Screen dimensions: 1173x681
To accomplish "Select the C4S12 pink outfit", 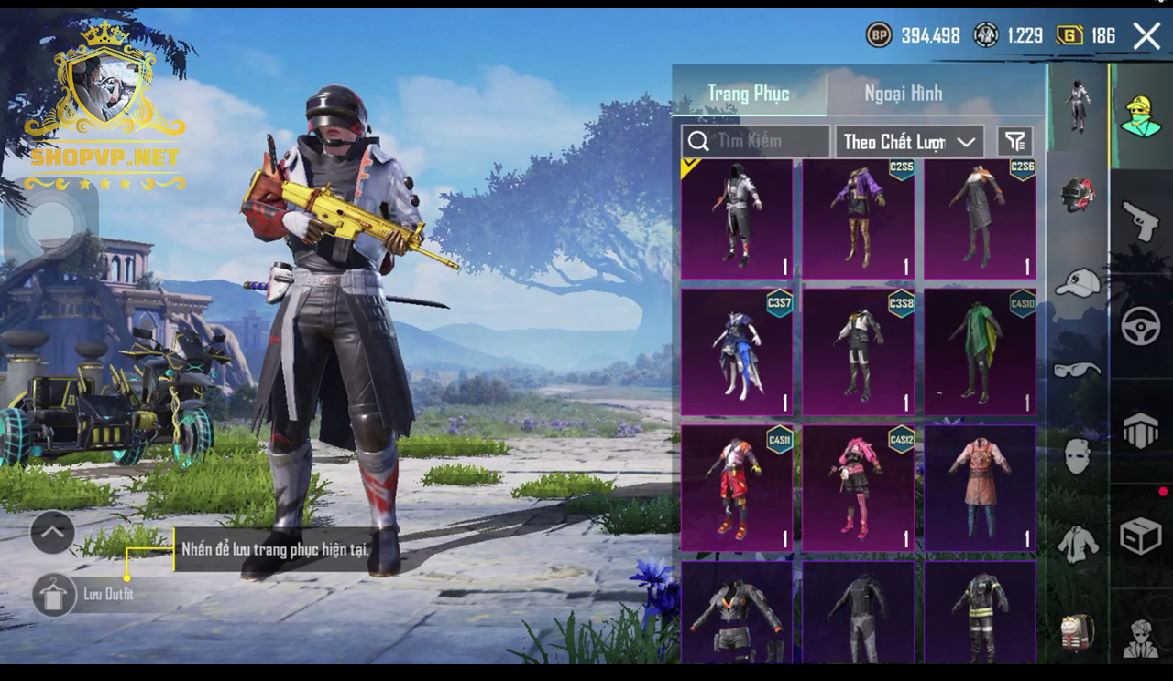I will tap(858, 488).
